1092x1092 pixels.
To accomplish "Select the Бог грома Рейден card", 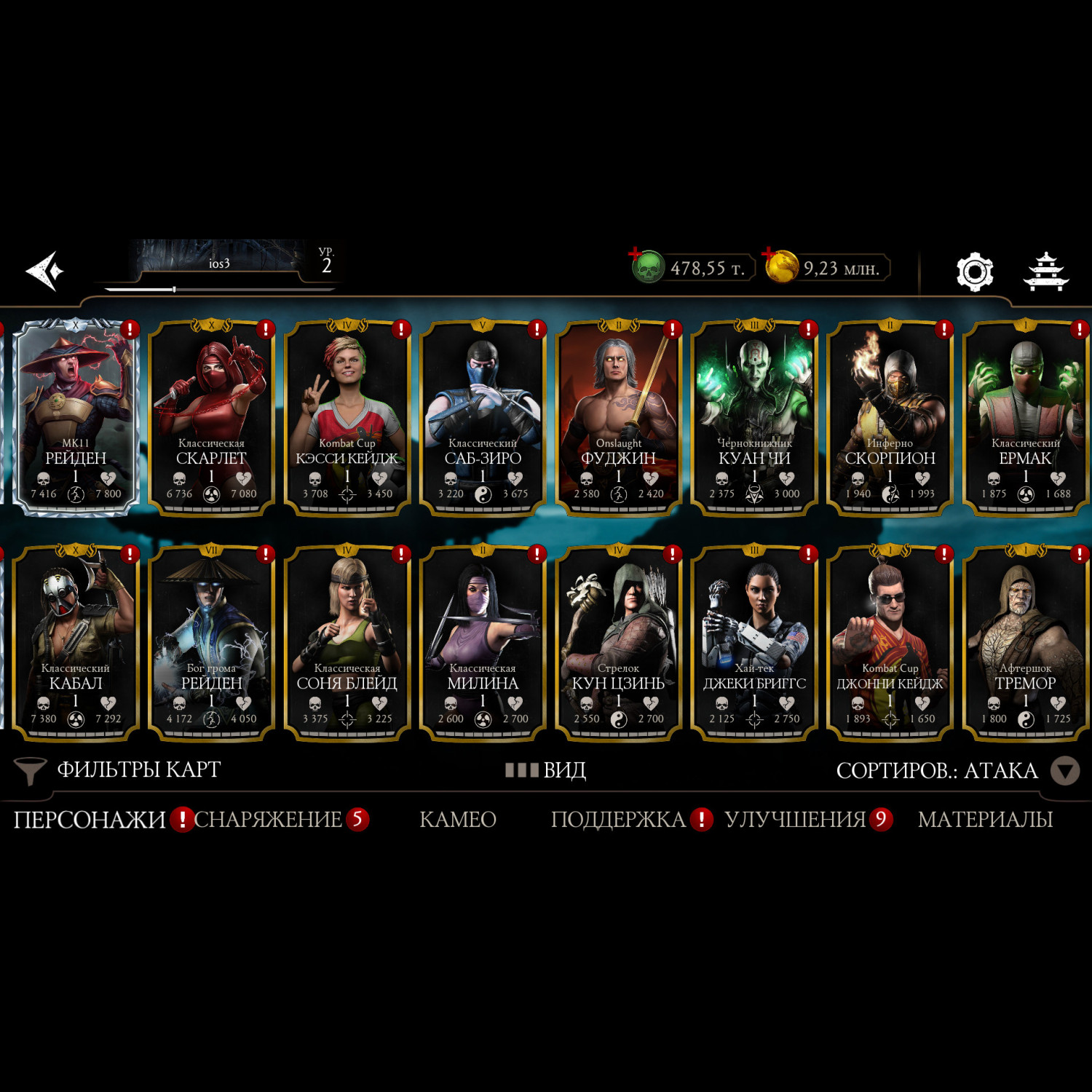I will click(211, 642).
